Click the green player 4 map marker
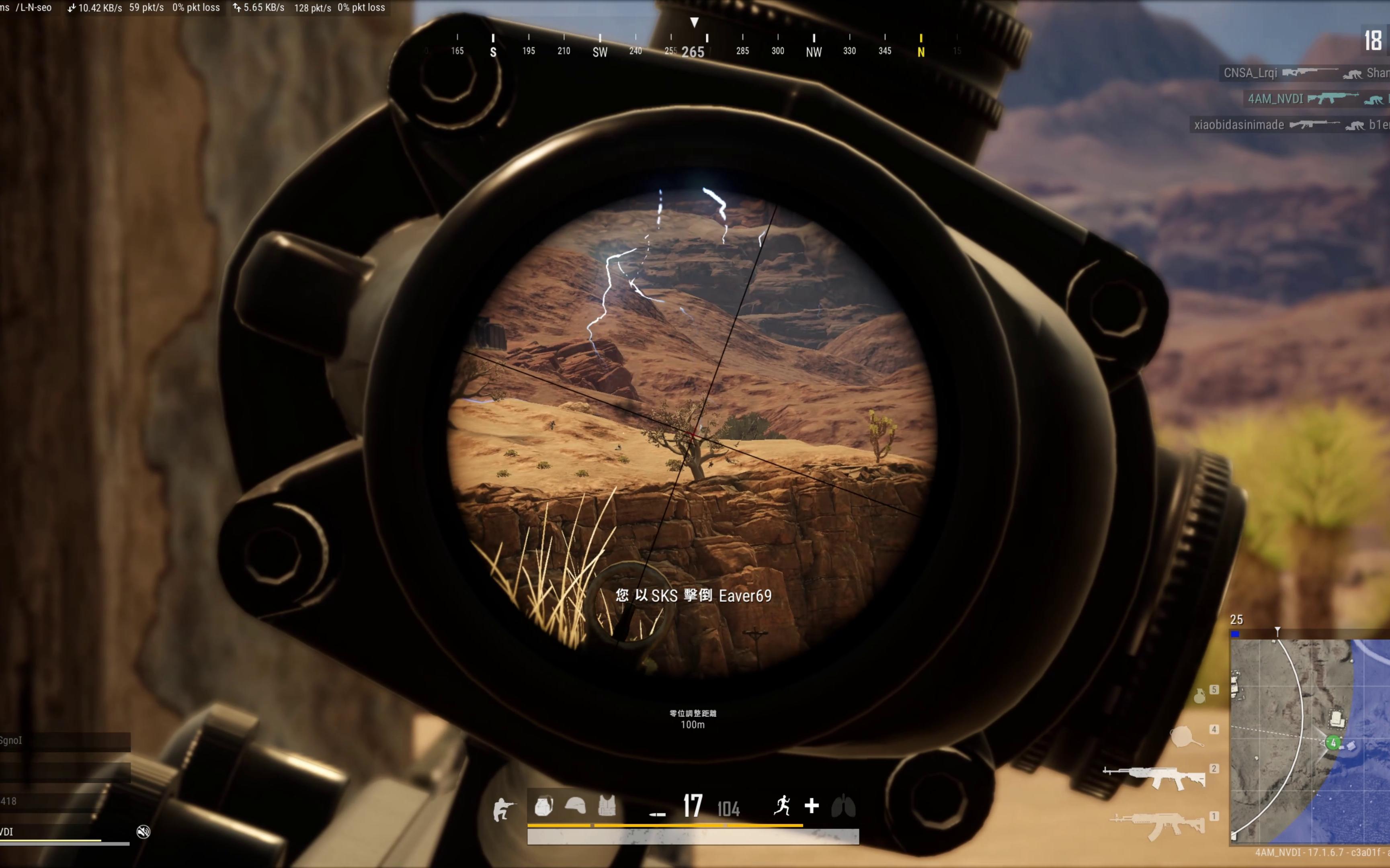The width and height of the screenshot is (1390, 868). tap(1333, 743)
